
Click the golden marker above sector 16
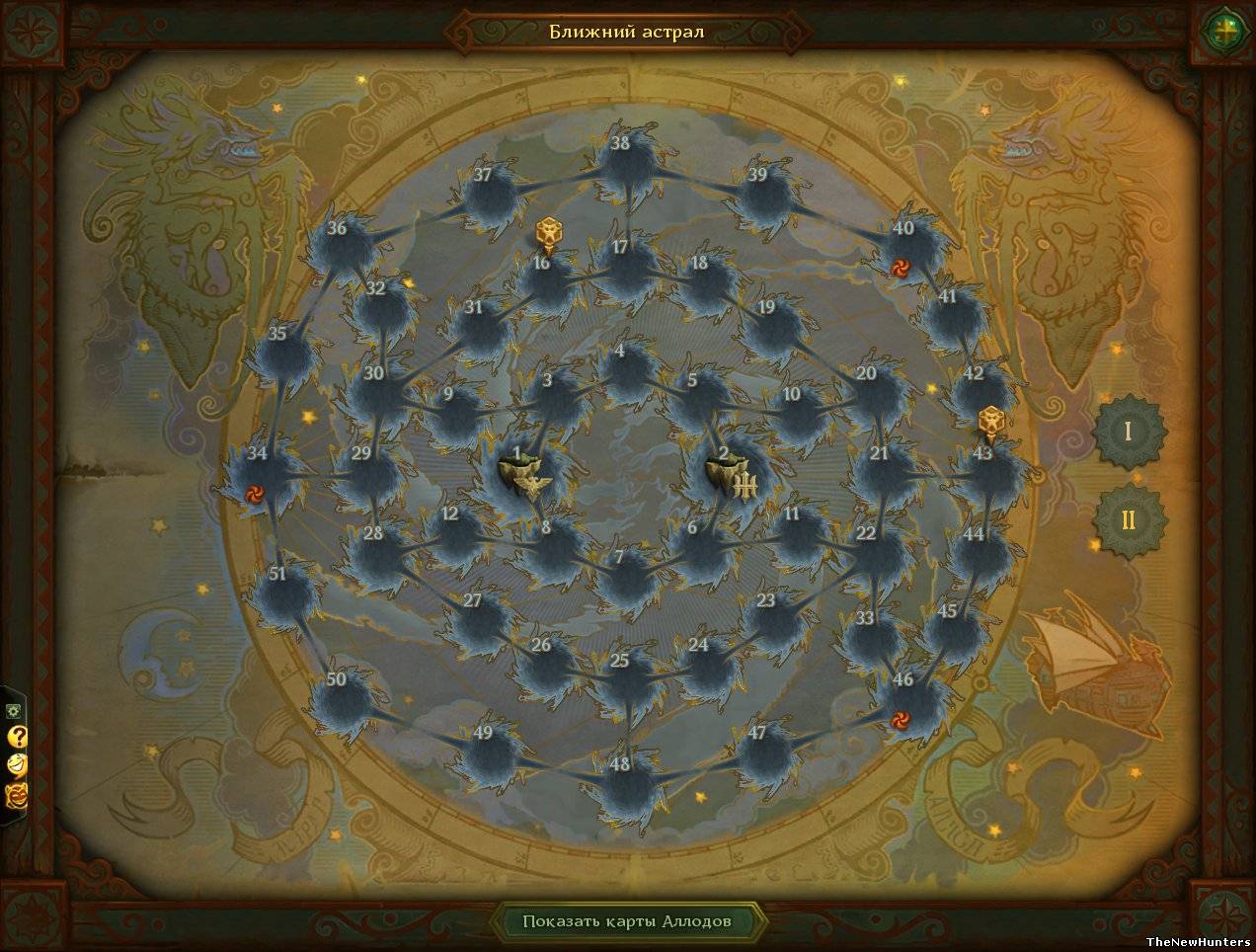(x=547, y=236)
